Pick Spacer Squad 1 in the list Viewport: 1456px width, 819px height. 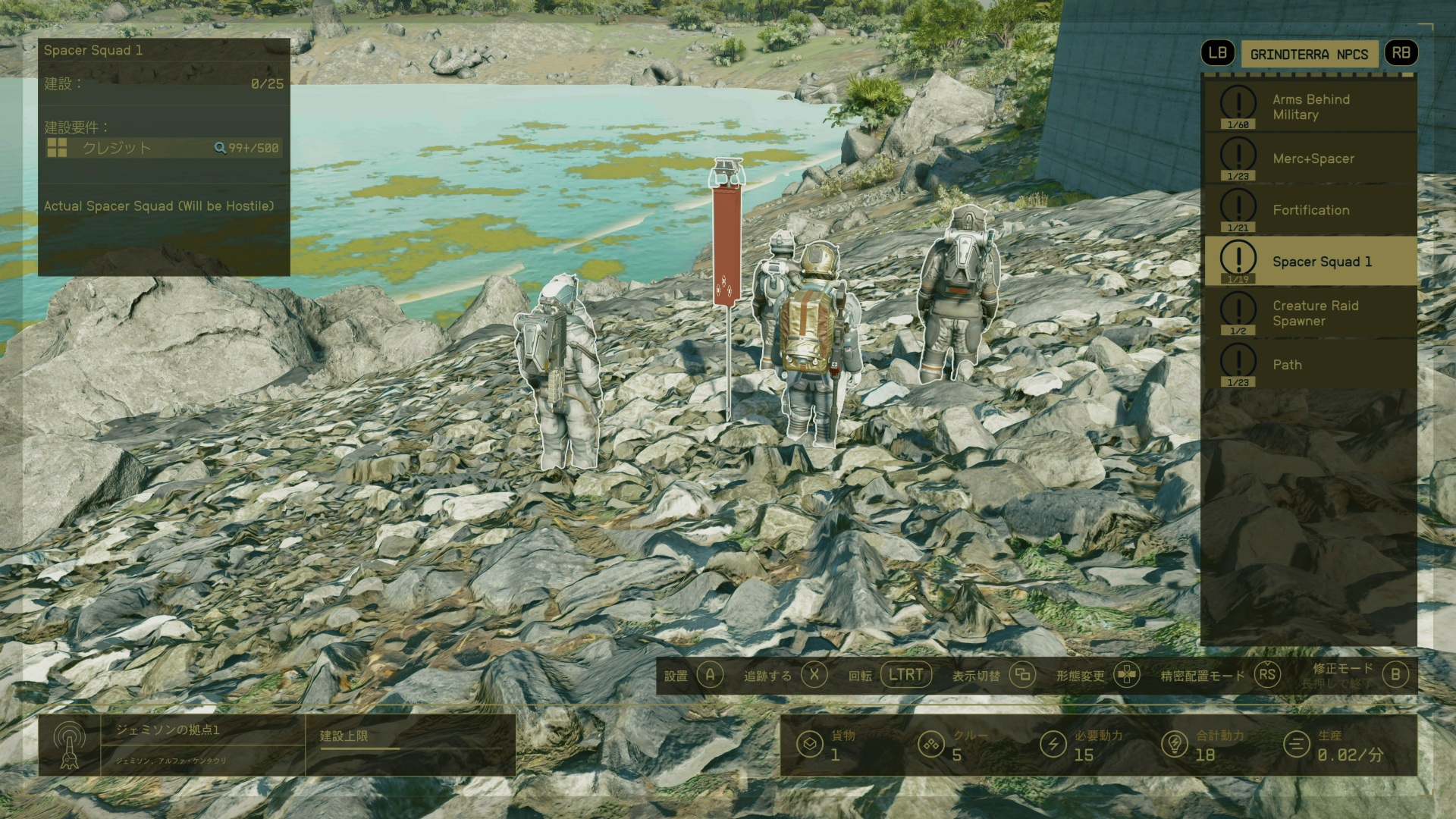pyautogui.click(x=1310, y=262)
